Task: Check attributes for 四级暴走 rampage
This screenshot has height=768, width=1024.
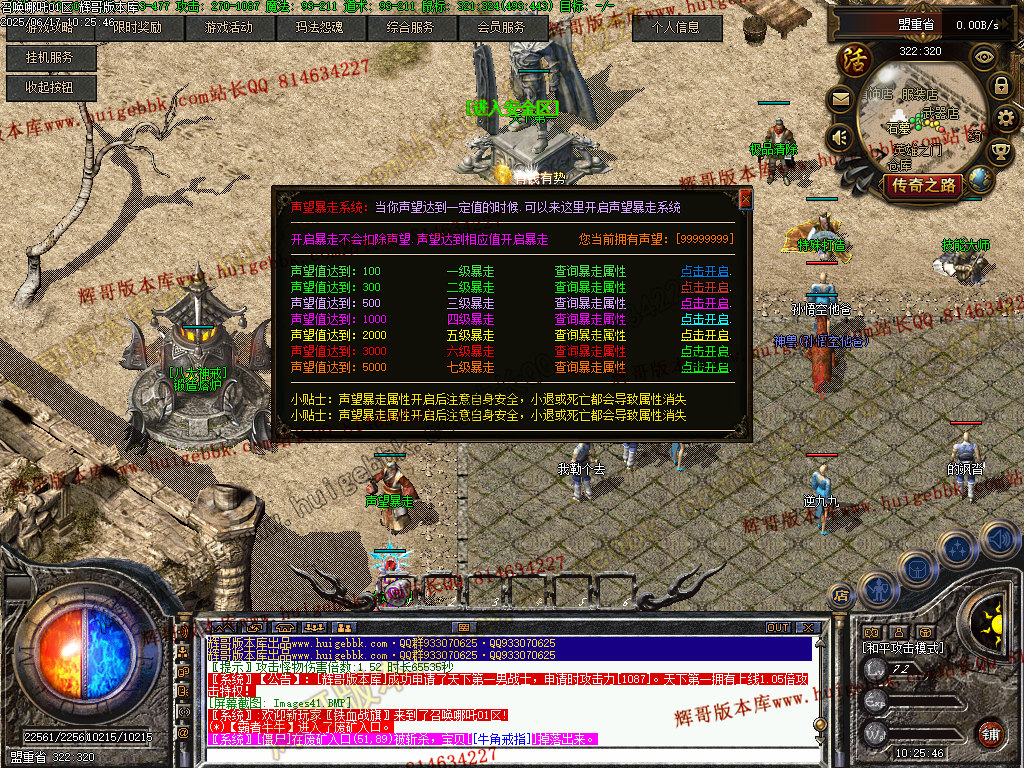Action: pos(590,319)
